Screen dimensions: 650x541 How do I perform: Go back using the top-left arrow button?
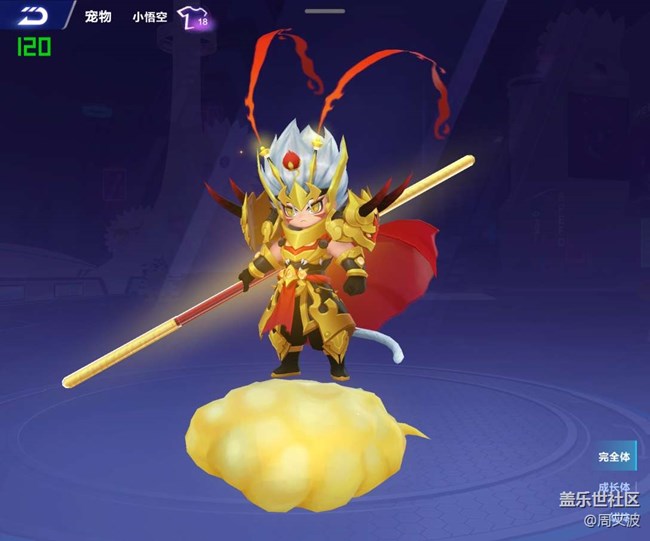[32, 16]
